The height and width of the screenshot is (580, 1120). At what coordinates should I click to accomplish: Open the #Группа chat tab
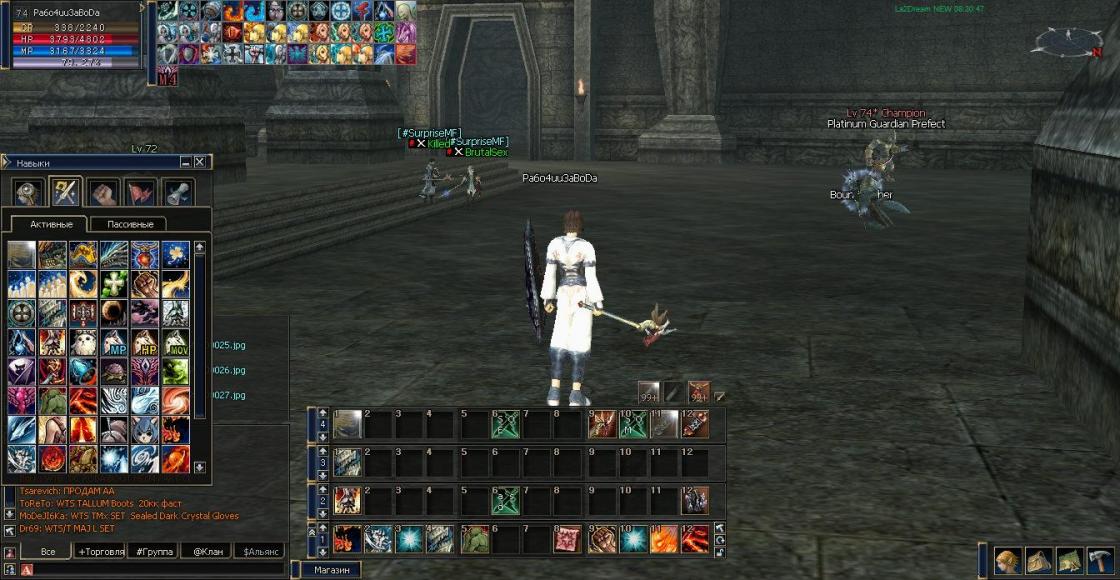155,551
